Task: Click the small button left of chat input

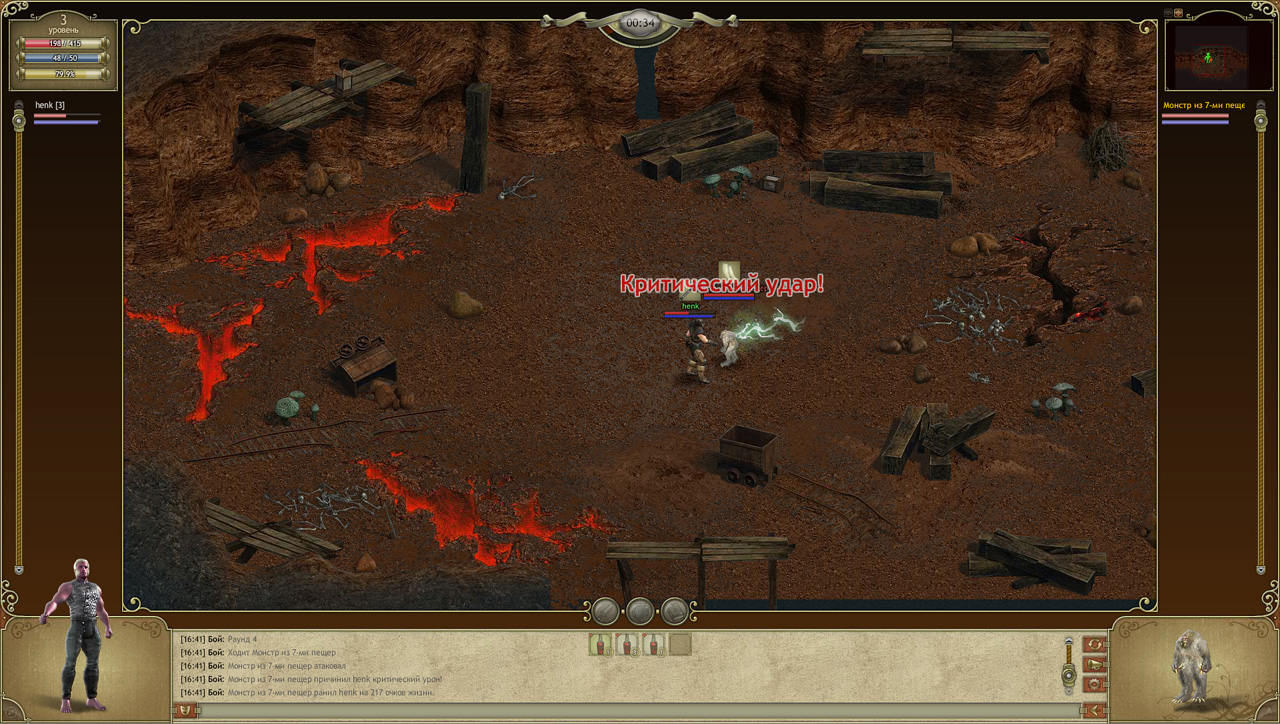Action: [185, 710]
